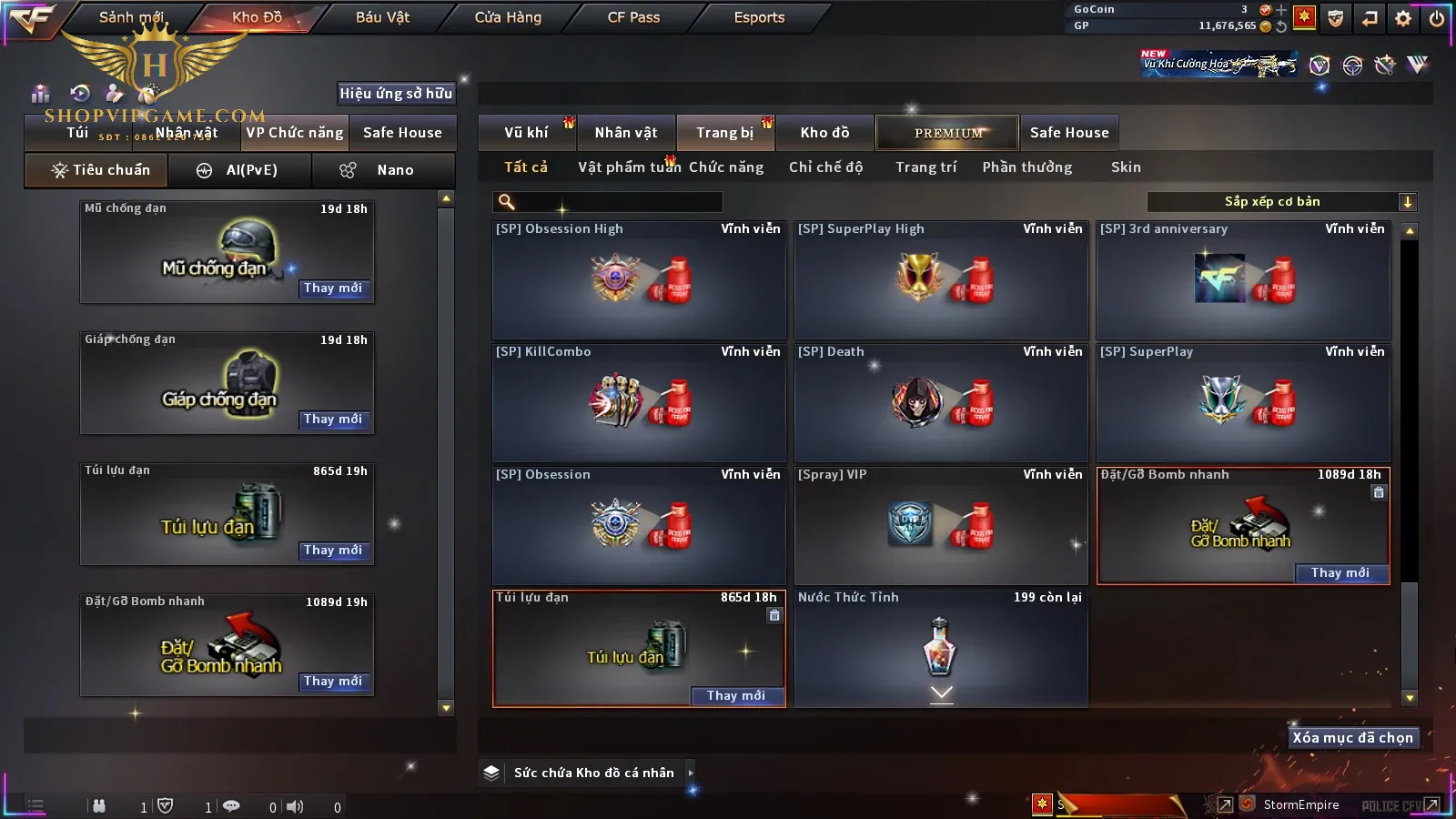Select the [Spray] VIP item
1456x819 pixels.
[941, 525]
